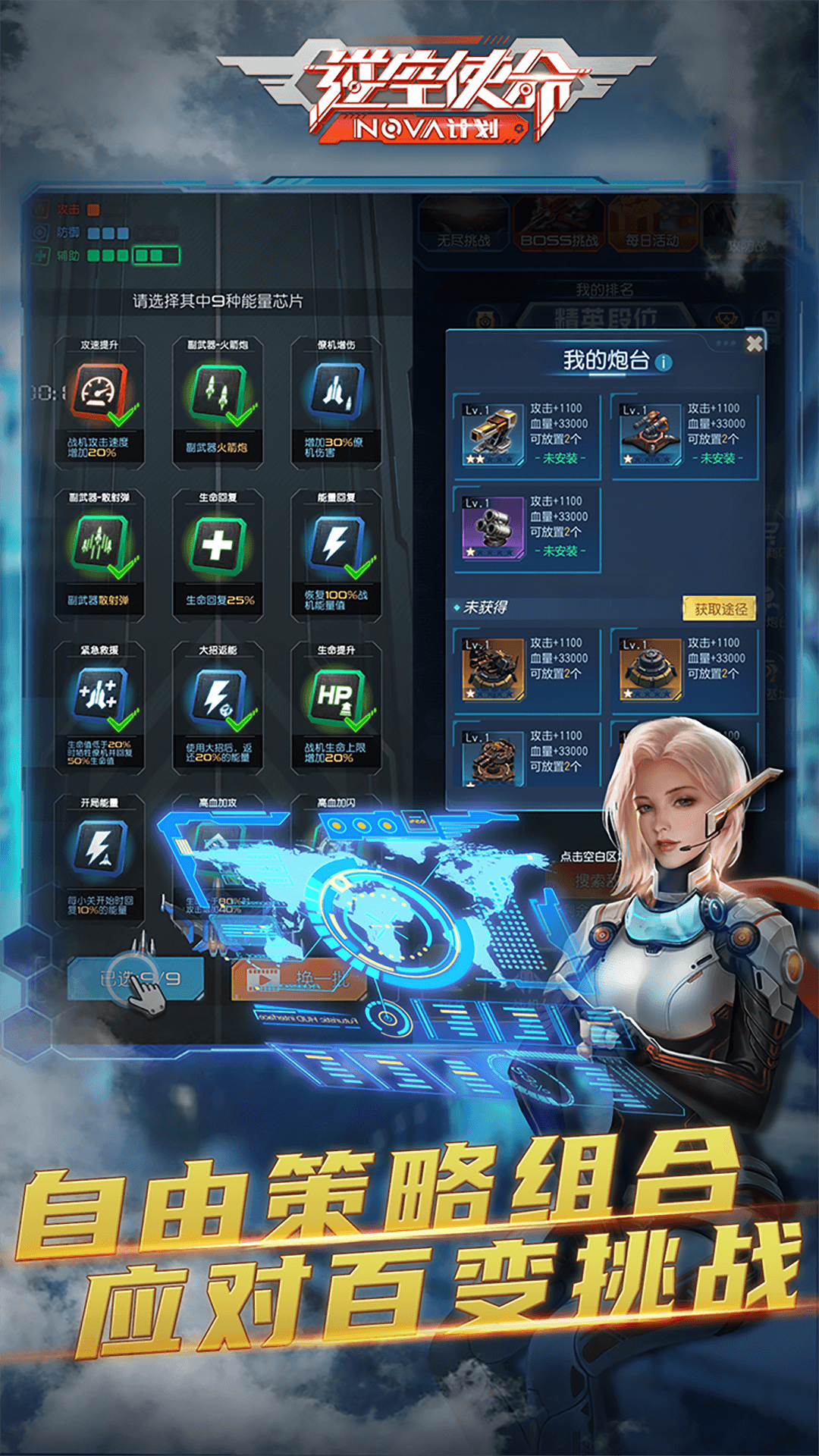Viewport: 819px width, 1456px height.
Task: Choose the 副武器-火箭炮 rocket chip
Action: point(218,393)
